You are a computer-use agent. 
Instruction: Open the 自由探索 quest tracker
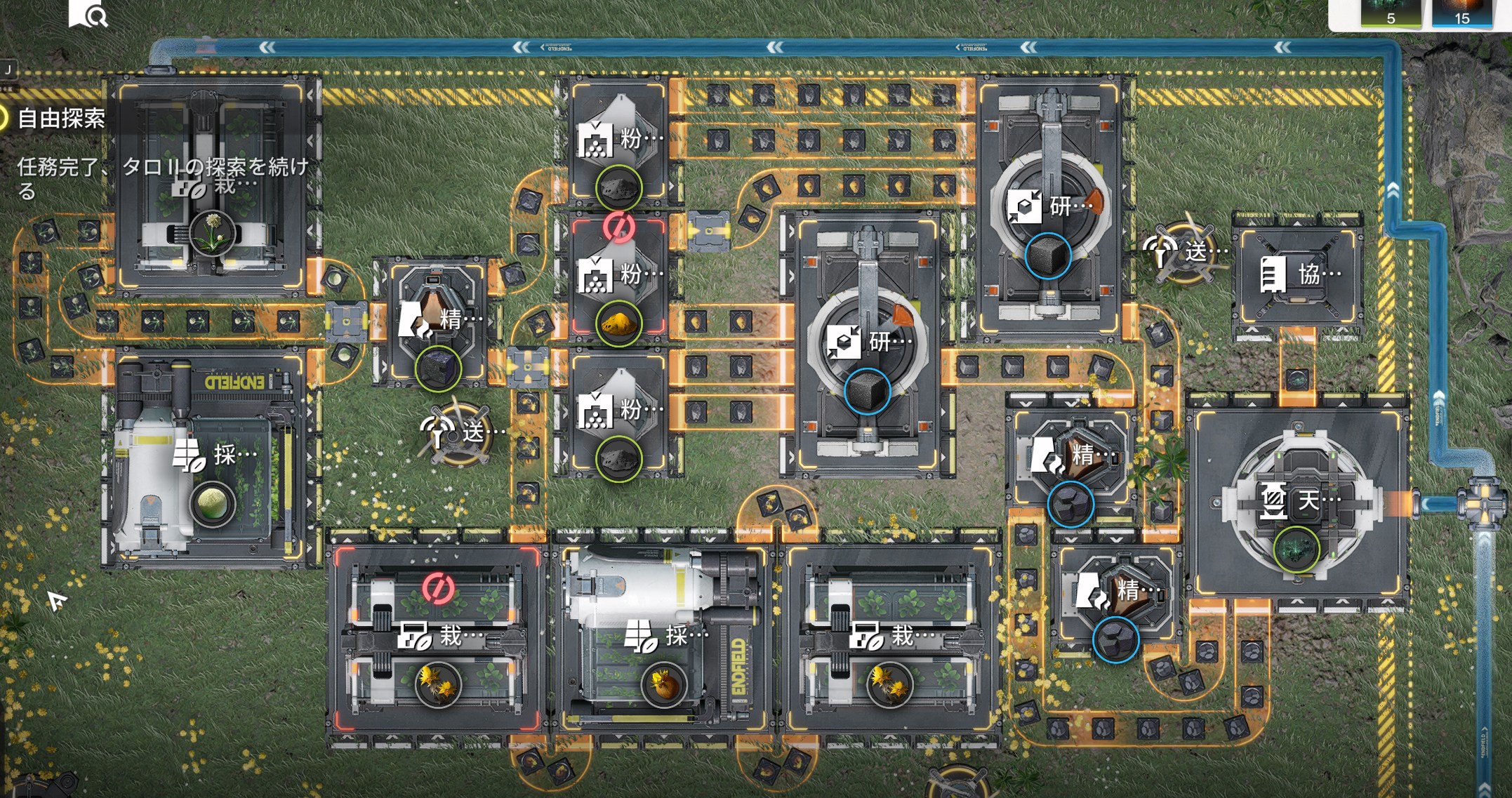(61, 119)
